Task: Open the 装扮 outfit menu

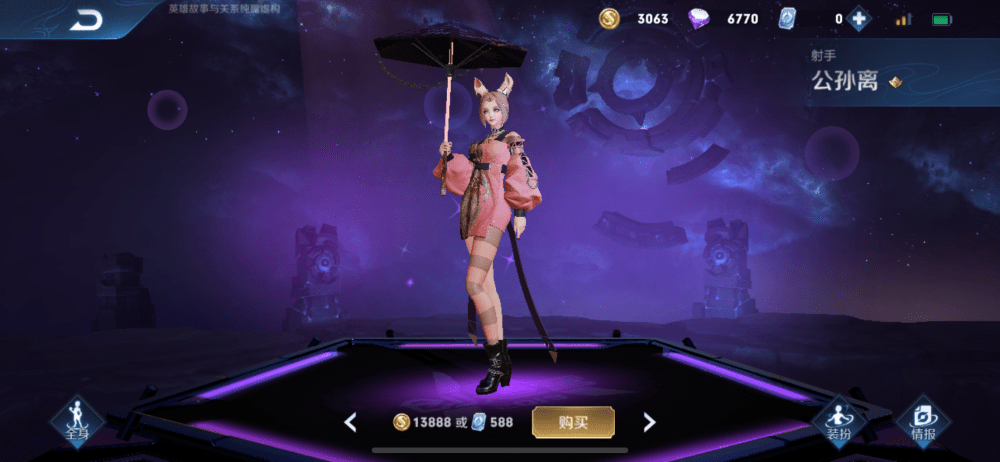Action: click(838, 422)
